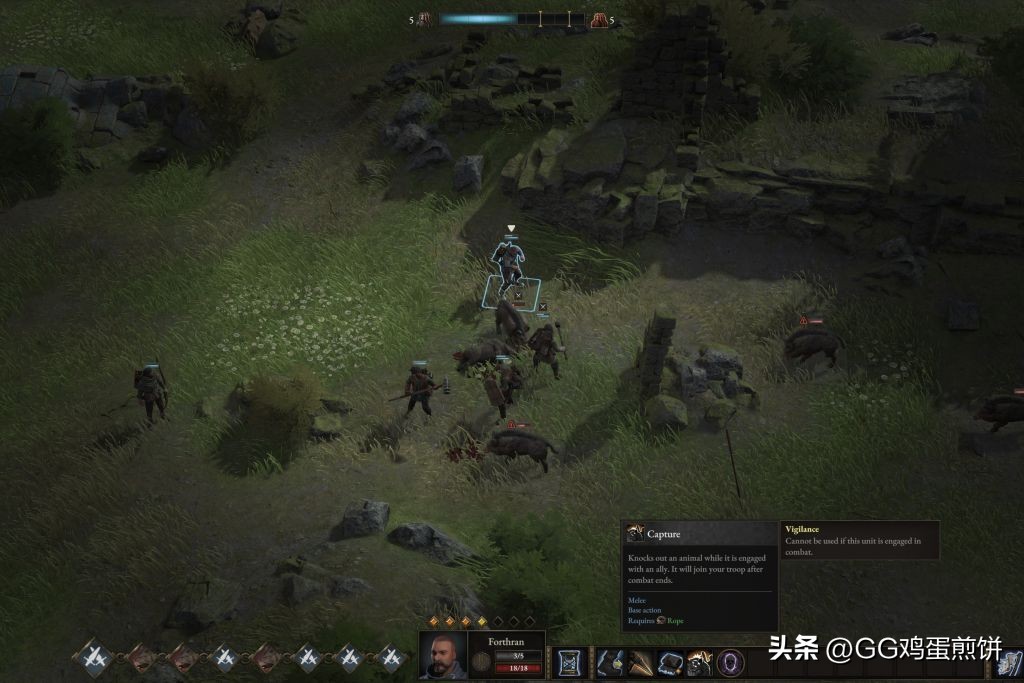Select the beast head Capture ability
Screen dimensions: 1024x683
700,662
